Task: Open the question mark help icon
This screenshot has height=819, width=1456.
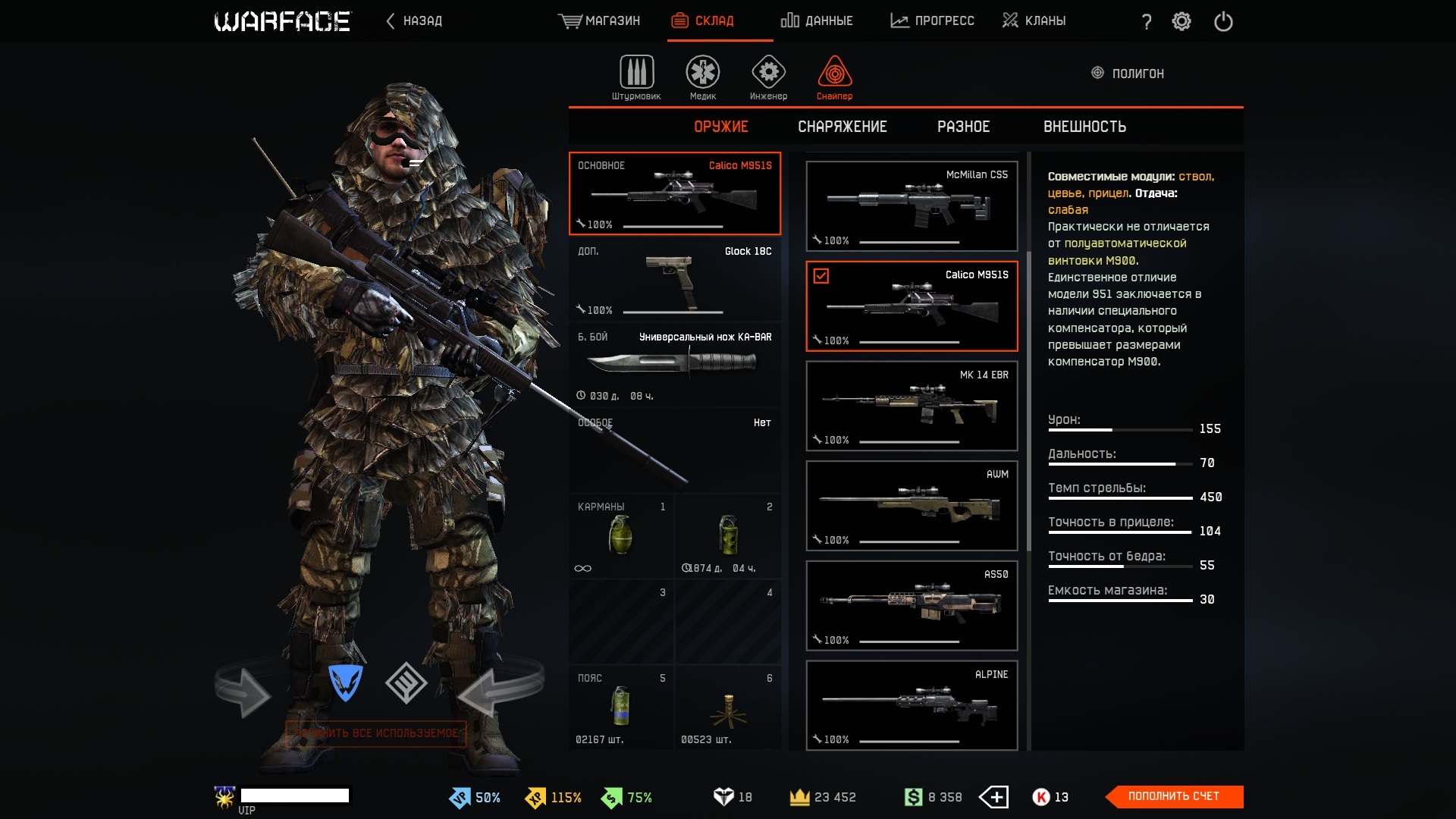Action: pos(1146,22)
